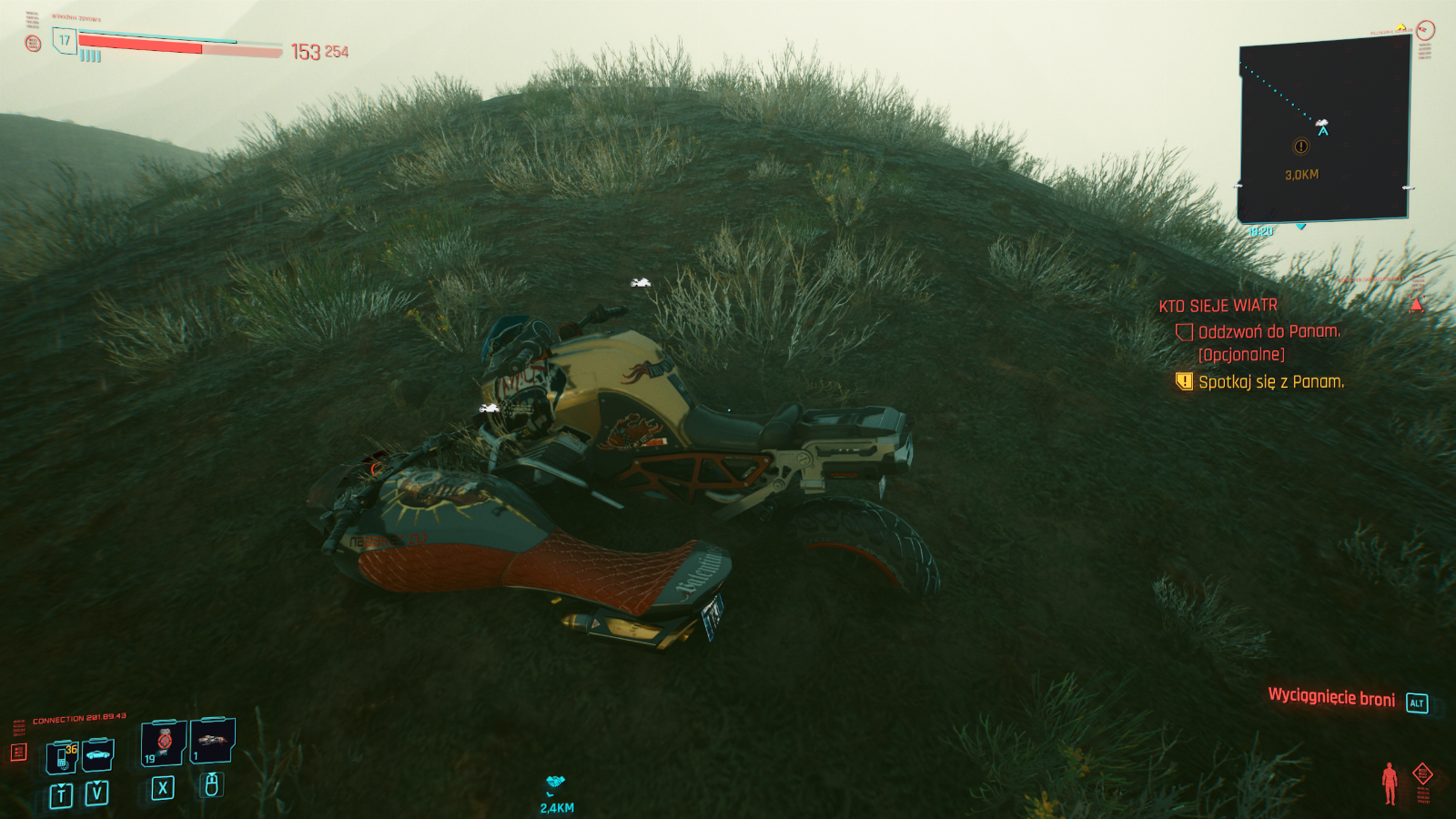Select the quest exclamation marker on minimap

tap(1301, 147)
